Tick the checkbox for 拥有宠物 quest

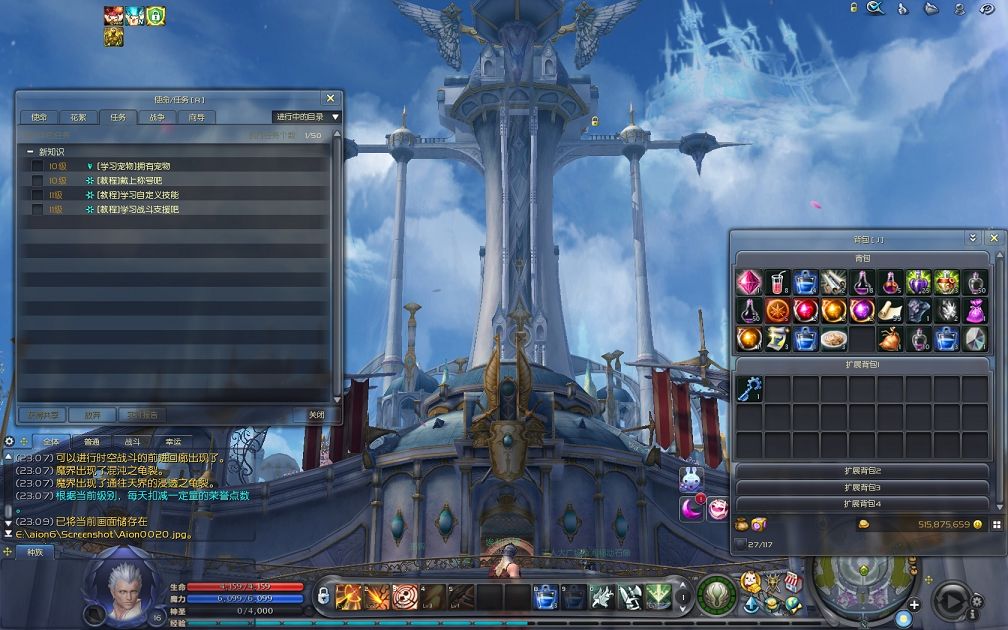37,166
